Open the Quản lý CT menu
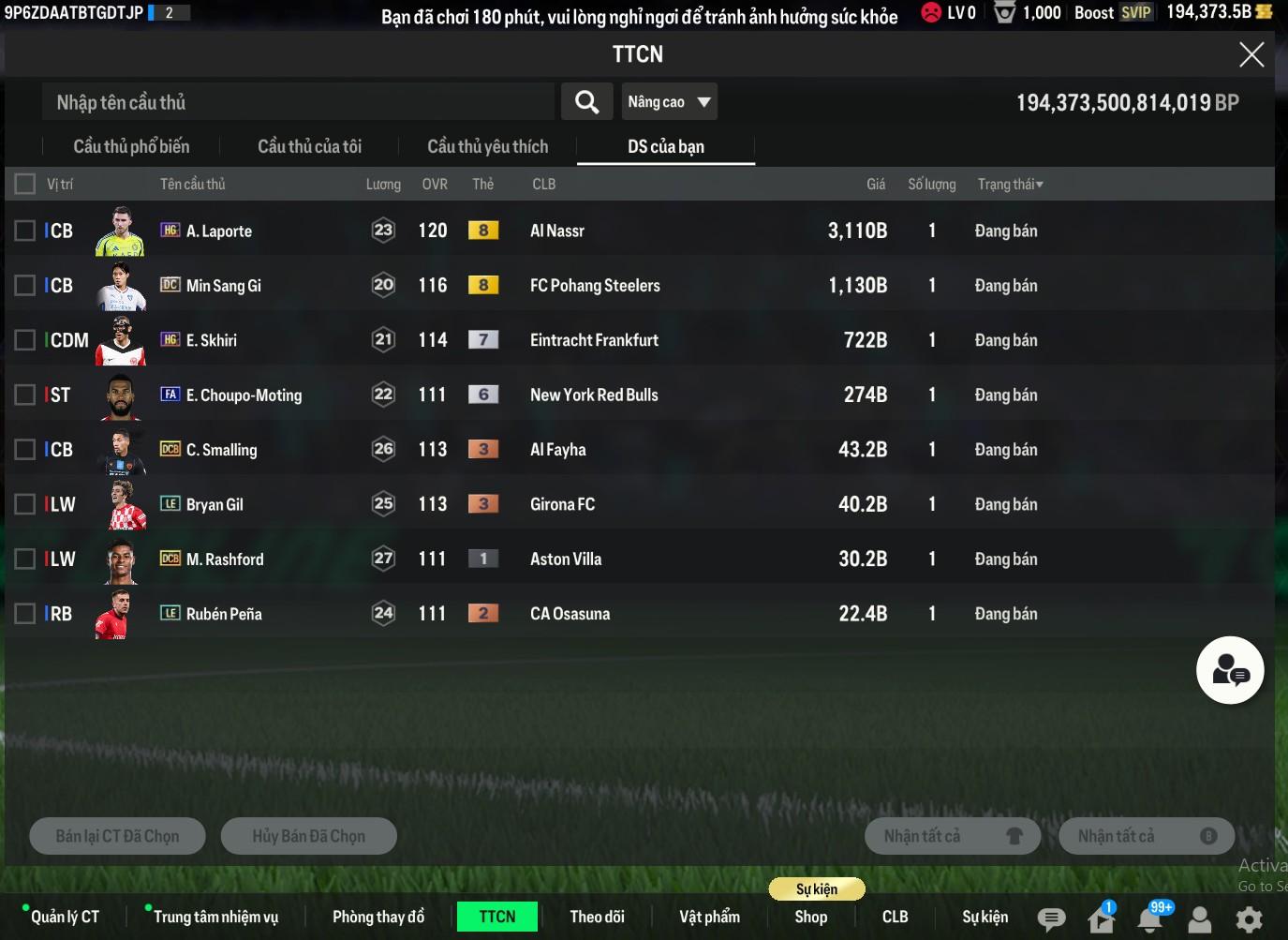This screenshot has width=1288, height=940. (x=65, y=917)
